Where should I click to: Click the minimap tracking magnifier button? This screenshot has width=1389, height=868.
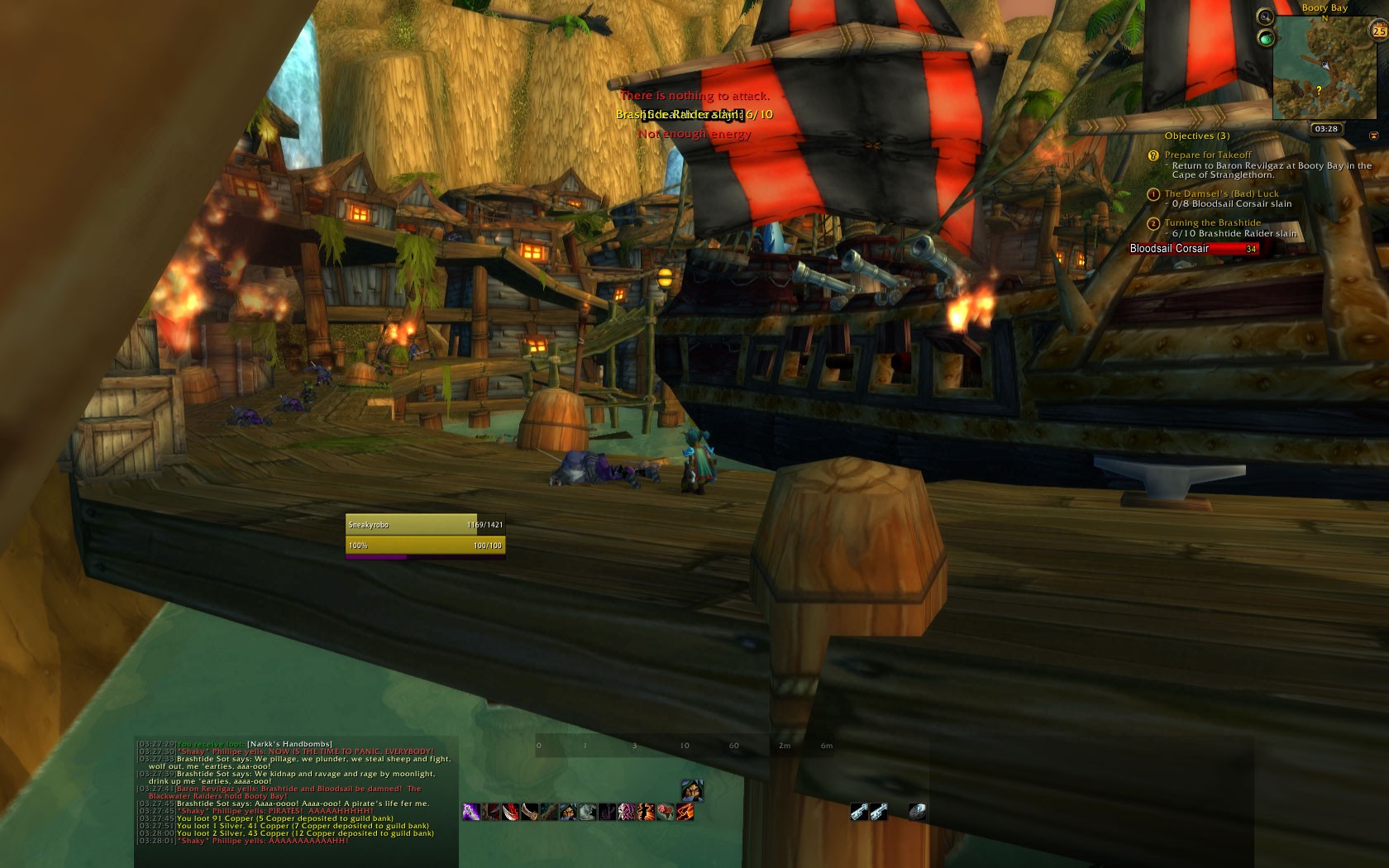tap(1265, 17)
